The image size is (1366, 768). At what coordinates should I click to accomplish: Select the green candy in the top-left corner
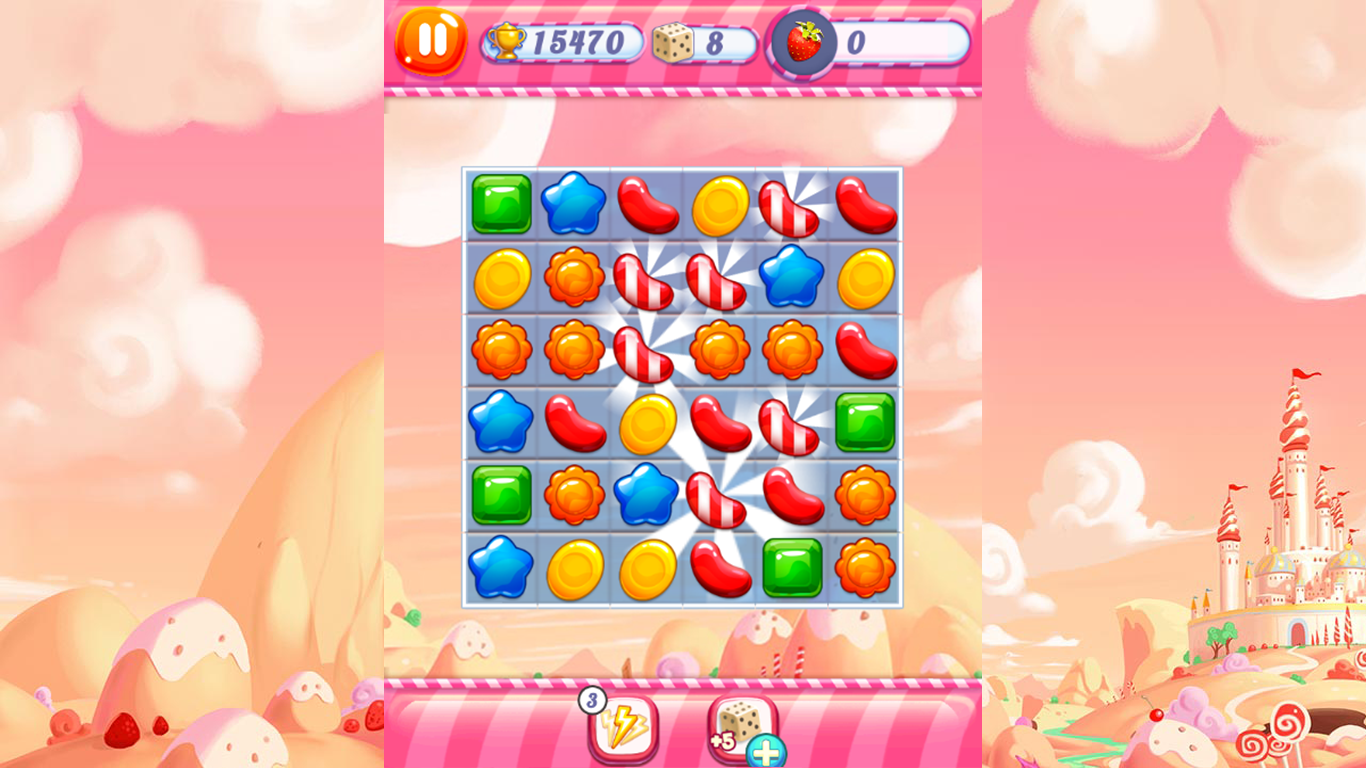503,203
